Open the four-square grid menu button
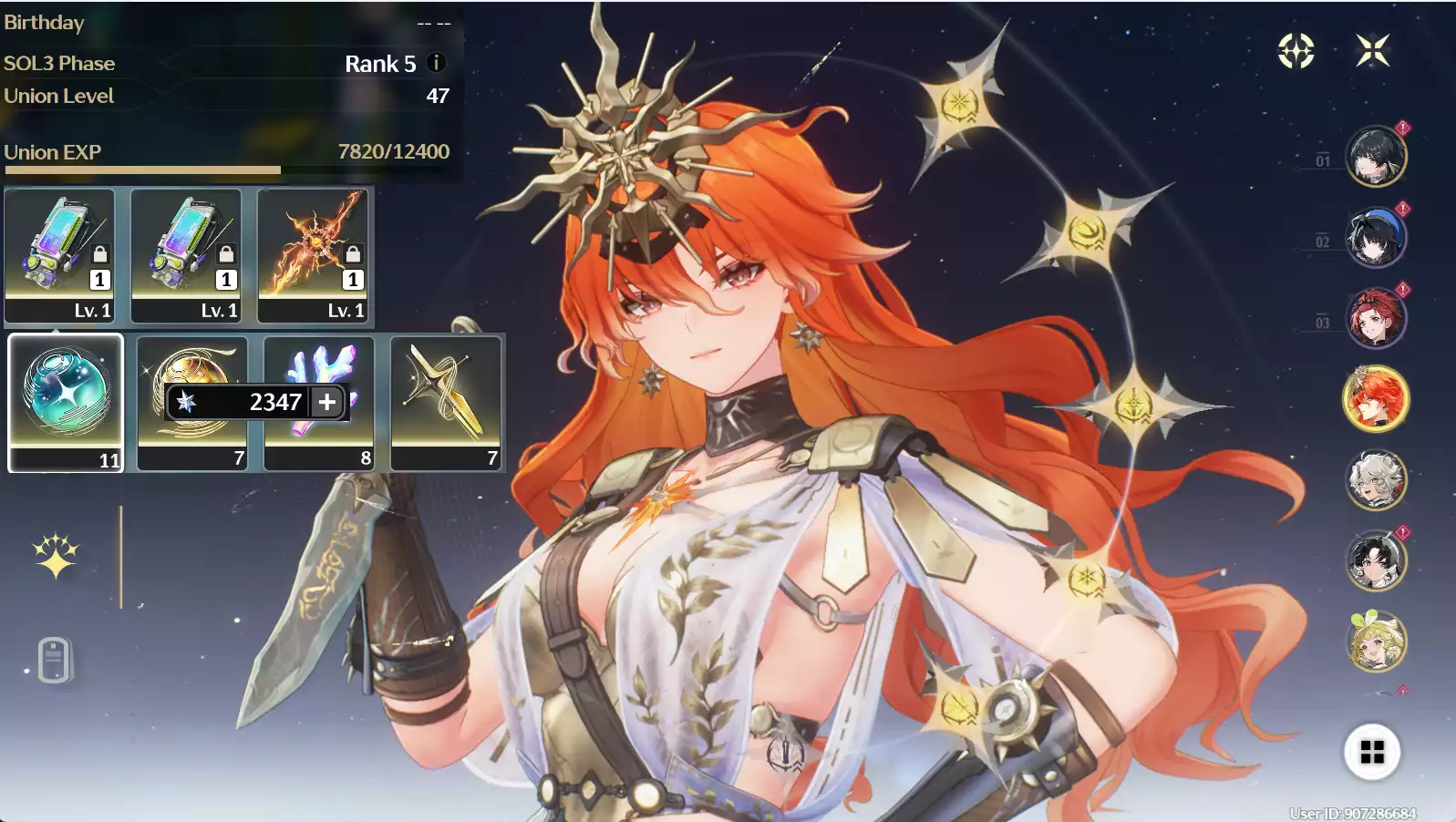 point(1372,752)
